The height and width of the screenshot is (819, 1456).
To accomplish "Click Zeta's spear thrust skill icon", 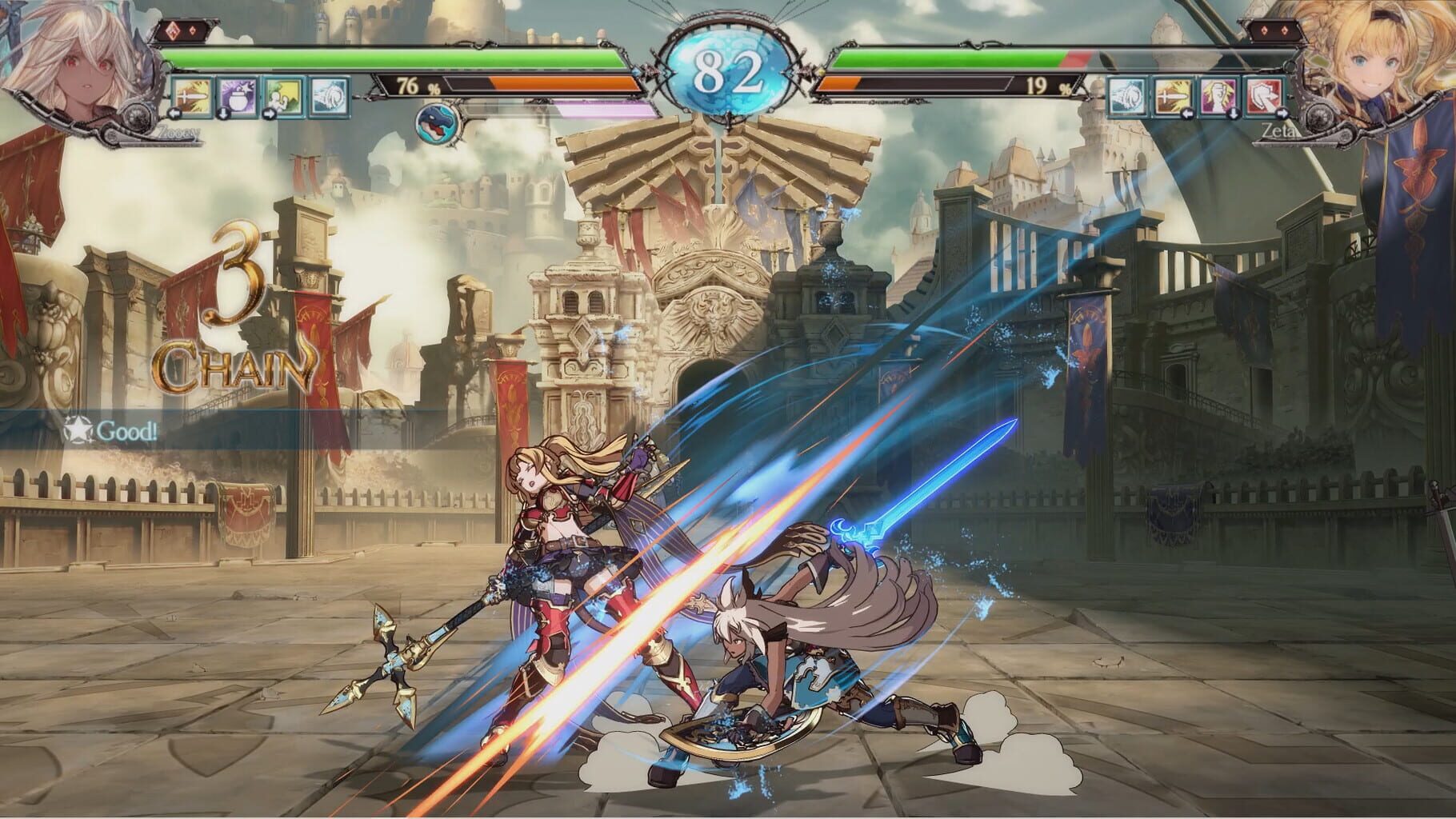I will (1172, 97).
